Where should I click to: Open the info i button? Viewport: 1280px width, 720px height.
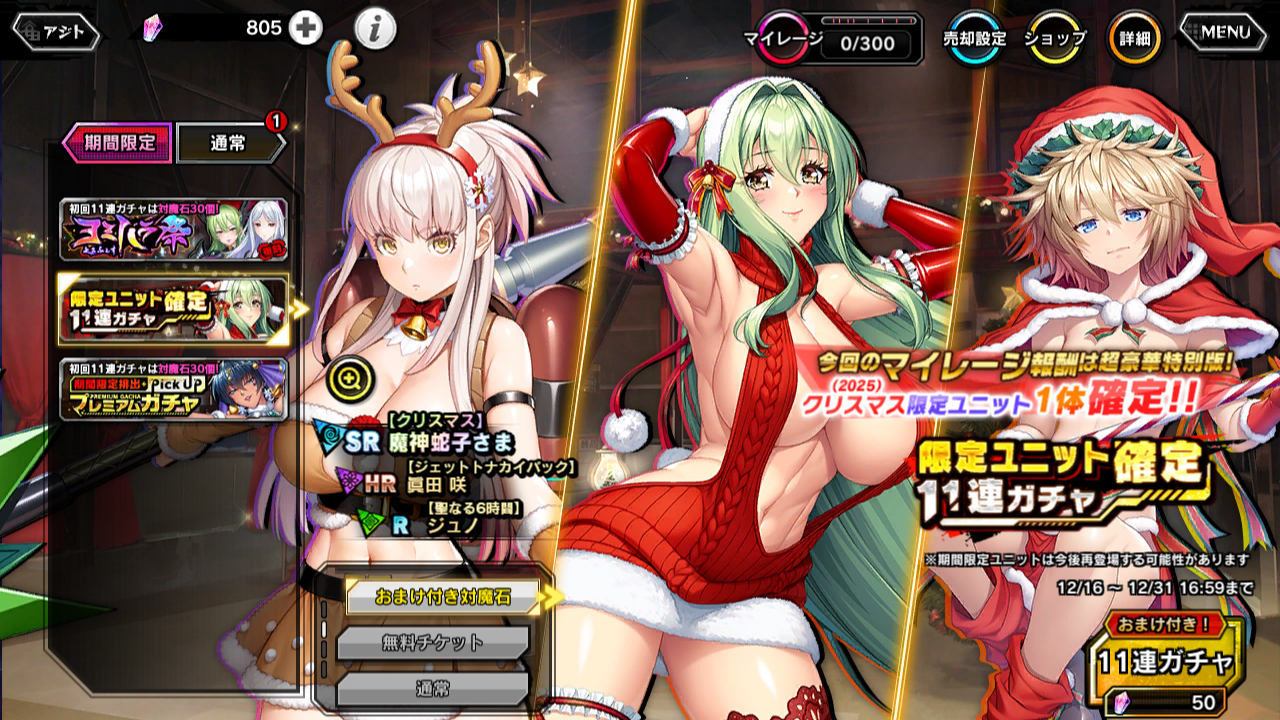[x=375, y=31]
